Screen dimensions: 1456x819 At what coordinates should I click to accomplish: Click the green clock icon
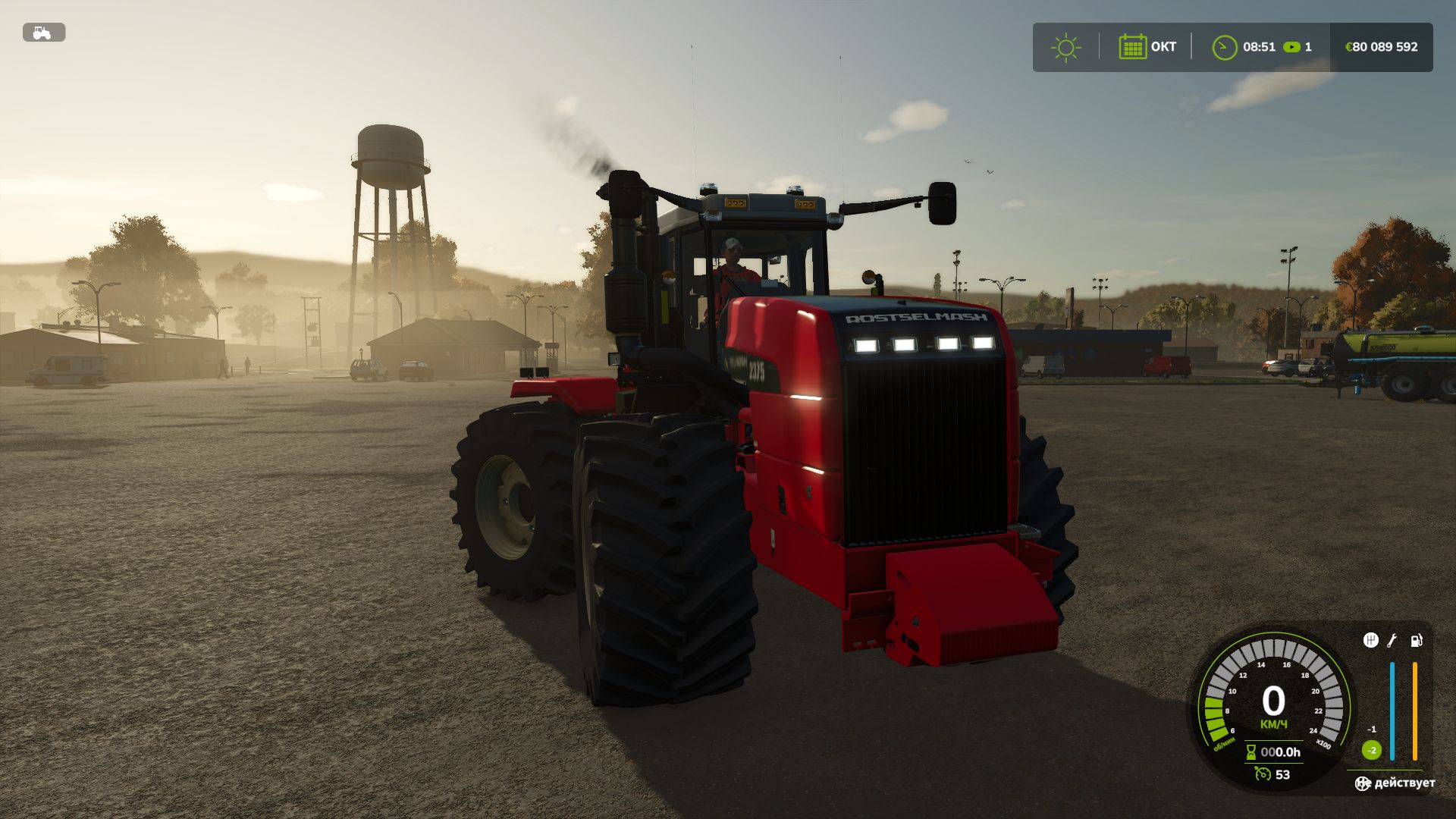tap(1224, 47)
